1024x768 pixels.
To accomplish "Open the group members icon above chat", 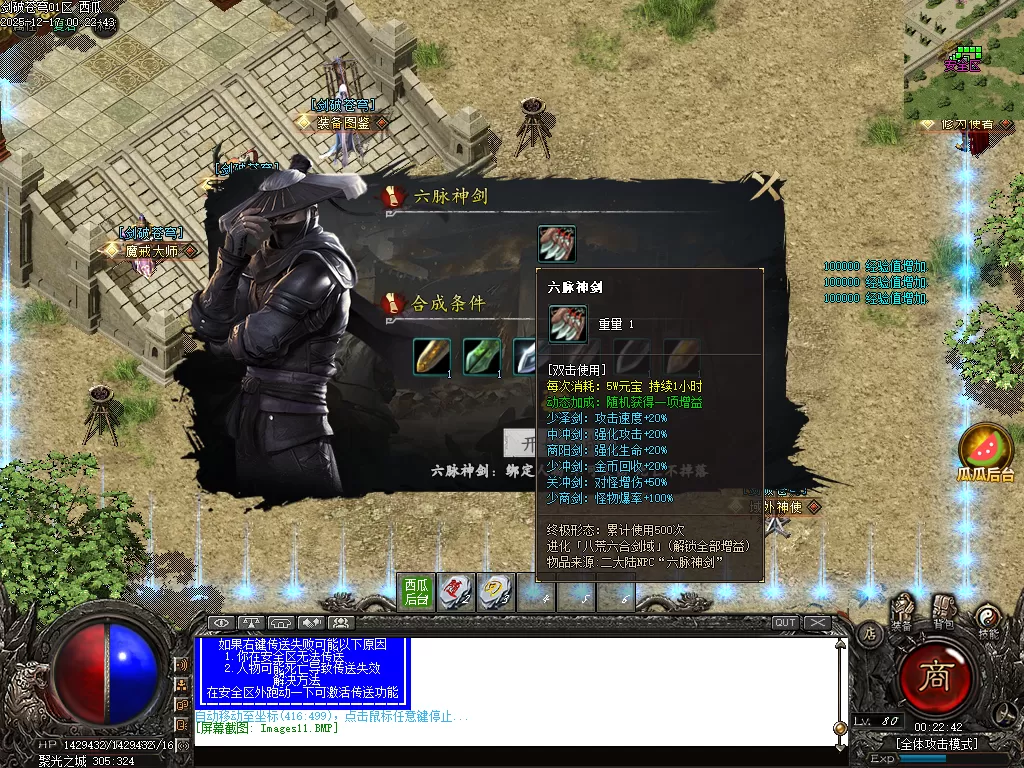I will tap(341, 623).
